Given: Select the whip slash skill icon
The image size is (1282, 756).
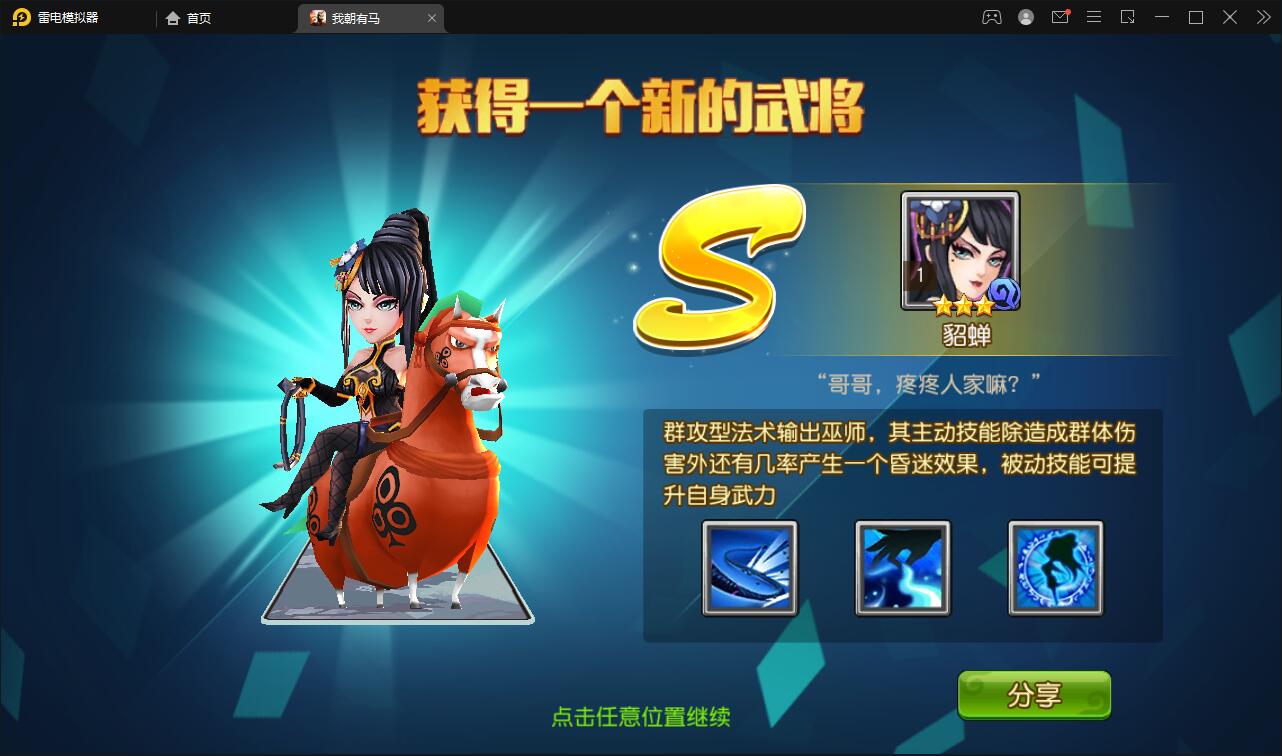Looking at the screenshot, I should pos(749,568).
